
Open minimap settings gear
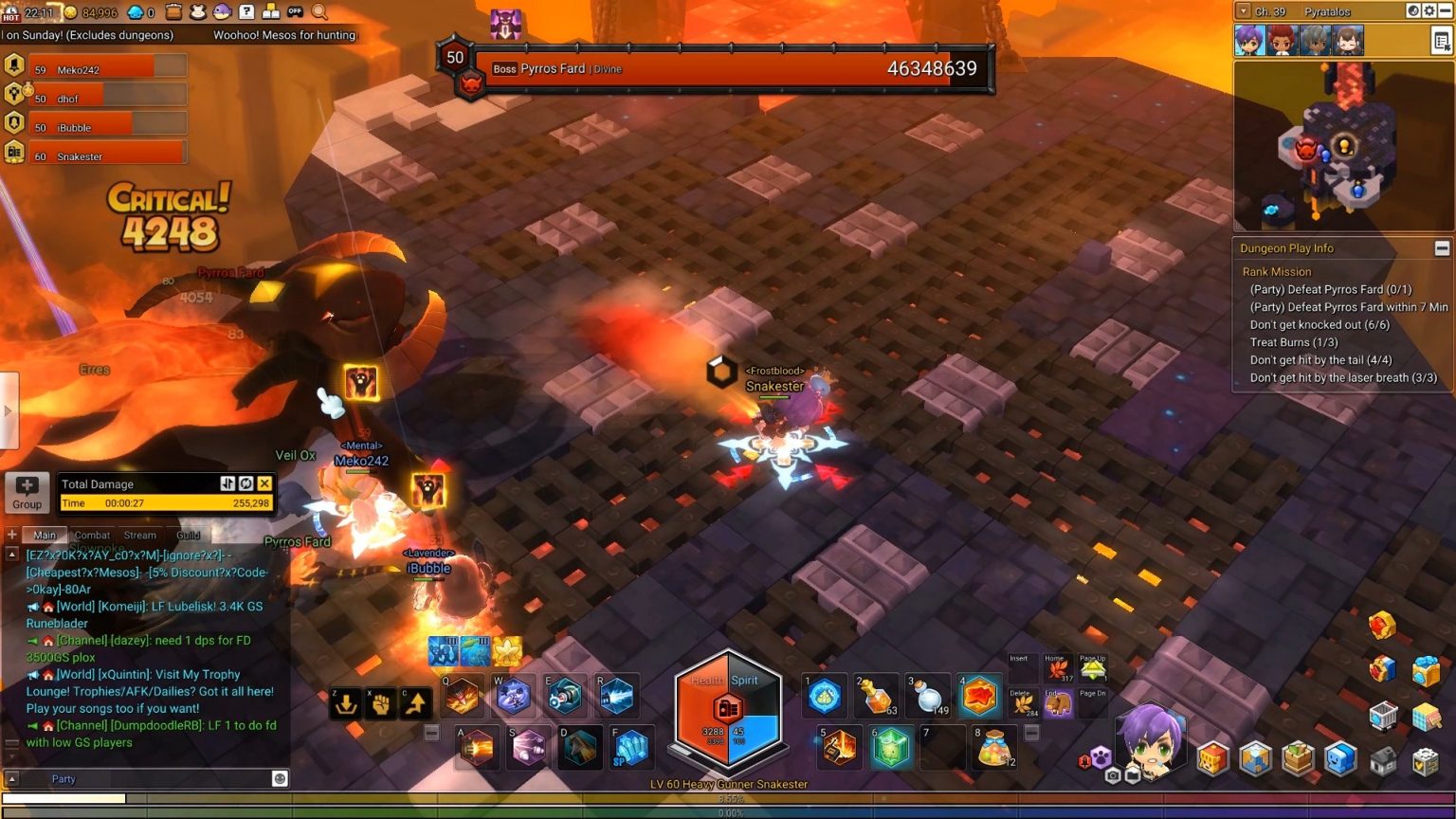(1429, 11)
